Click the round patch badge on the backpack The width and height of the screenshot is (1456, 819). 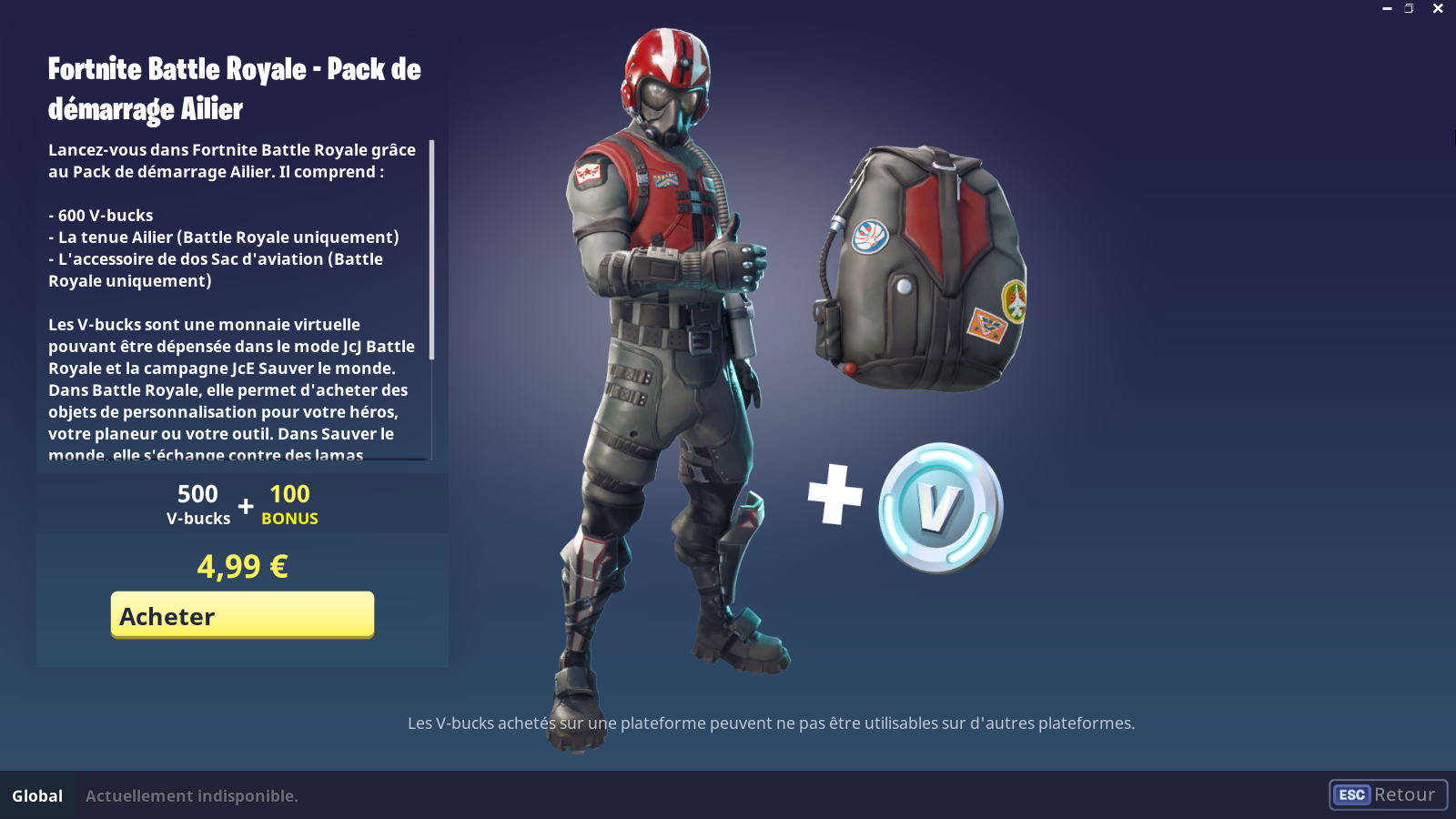pos(872,234)
